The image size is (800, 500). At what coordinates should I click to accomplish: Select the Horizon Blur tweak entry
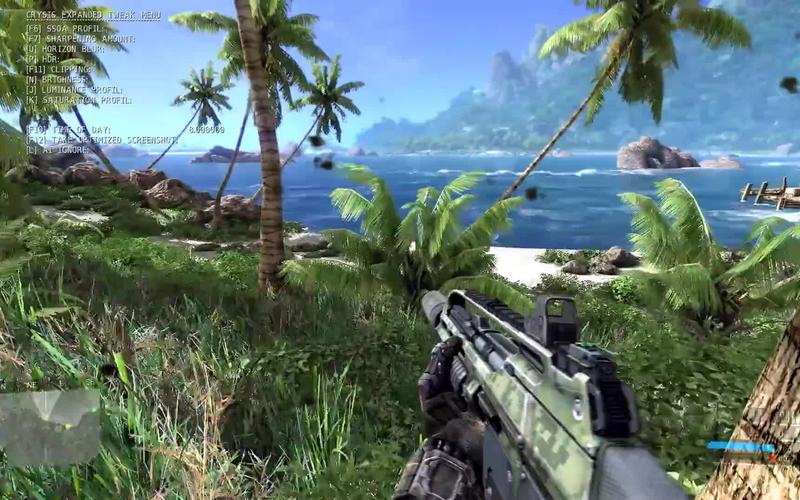(68, 48)
